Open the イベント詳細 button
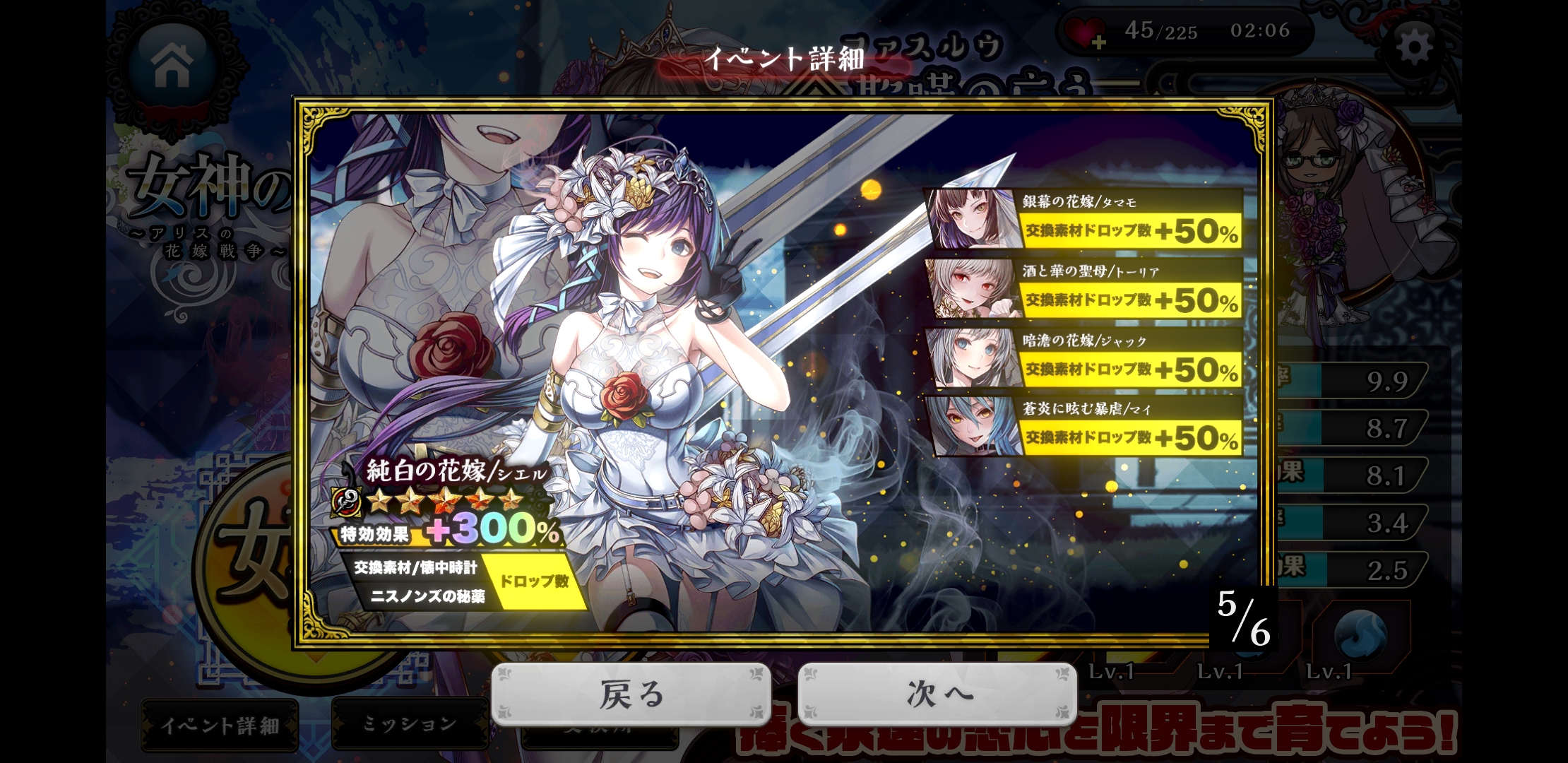This screenshot has width=1568, height=763. [220, 725]
